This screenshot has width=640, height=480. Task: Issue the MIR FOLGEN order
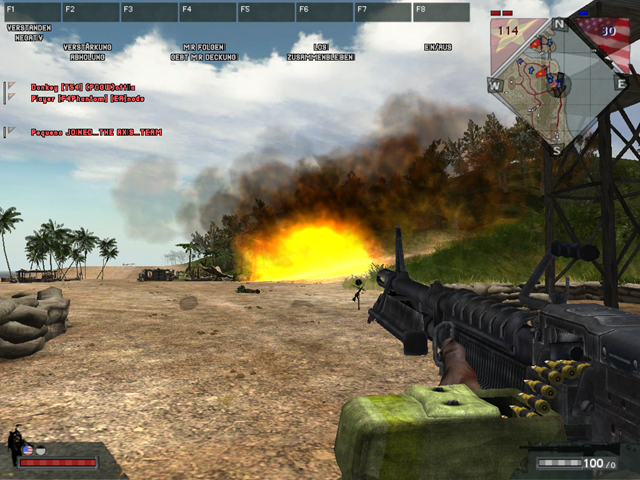point(204,47)
